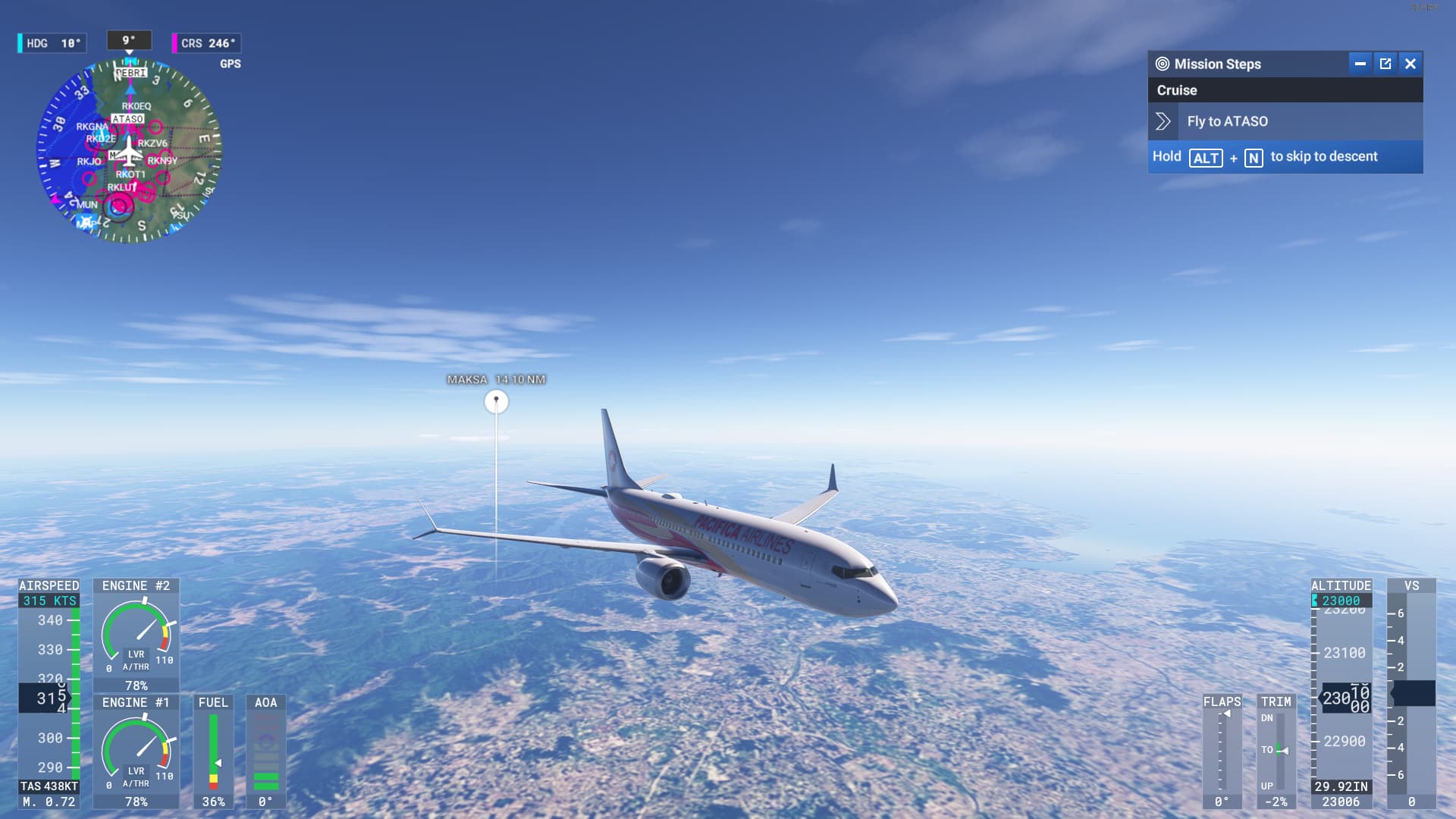The image size is (1456, 819).
Task: Click the DEBRI waypoint label above the compass
Action: click(130, 73)
